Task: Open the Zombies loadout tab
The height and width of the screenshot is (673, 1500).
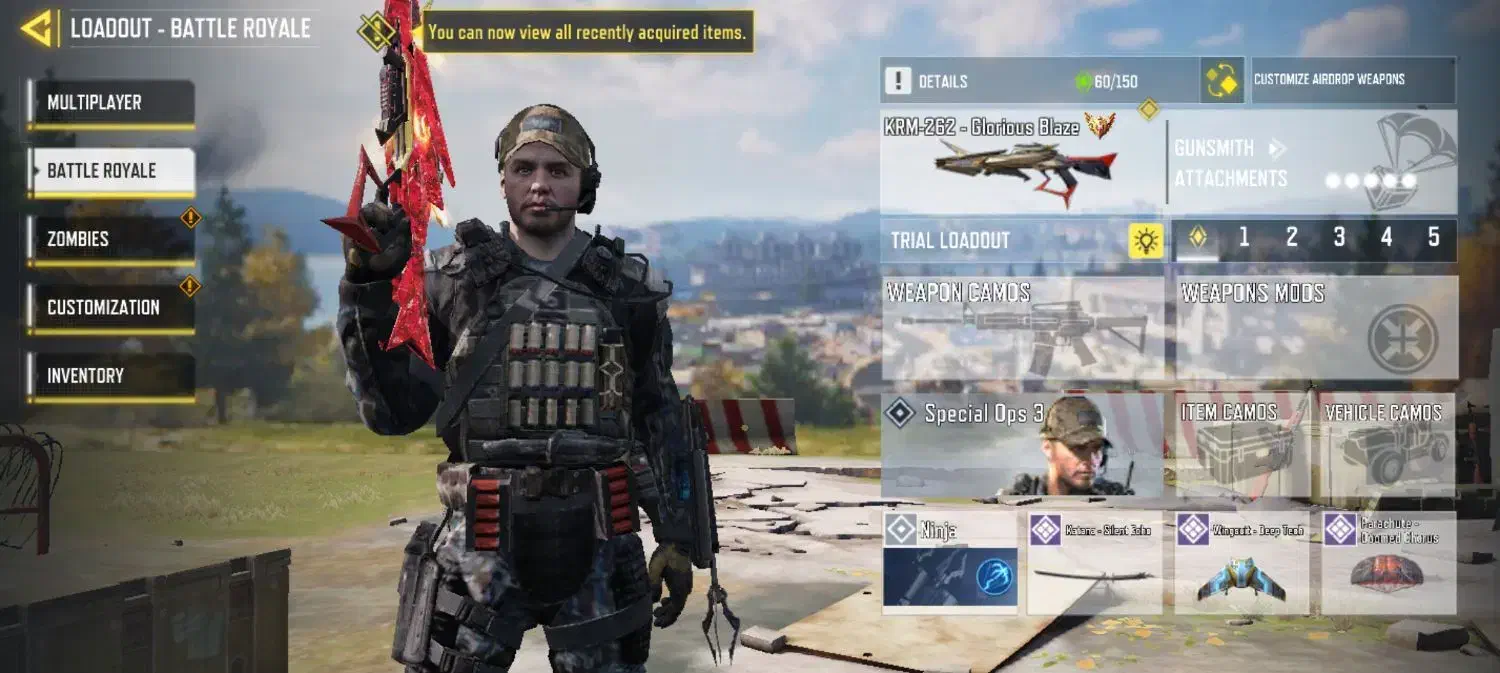Action: click(x=111, y=240)
